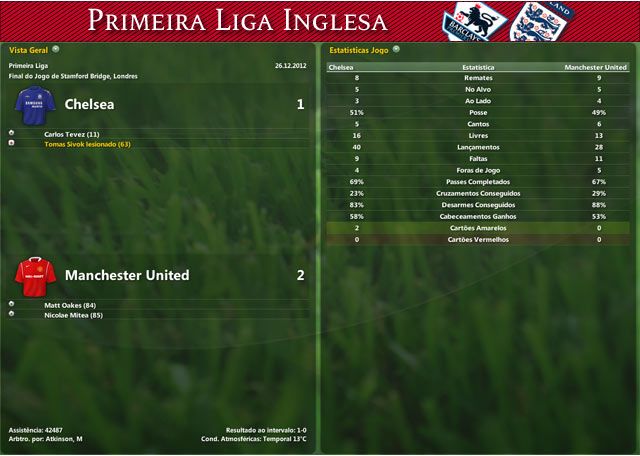Open the Estatísticas Jogo dropdown
Viewport: 640px width, 456px height.
pyautogui.click(x=397, y=48)
